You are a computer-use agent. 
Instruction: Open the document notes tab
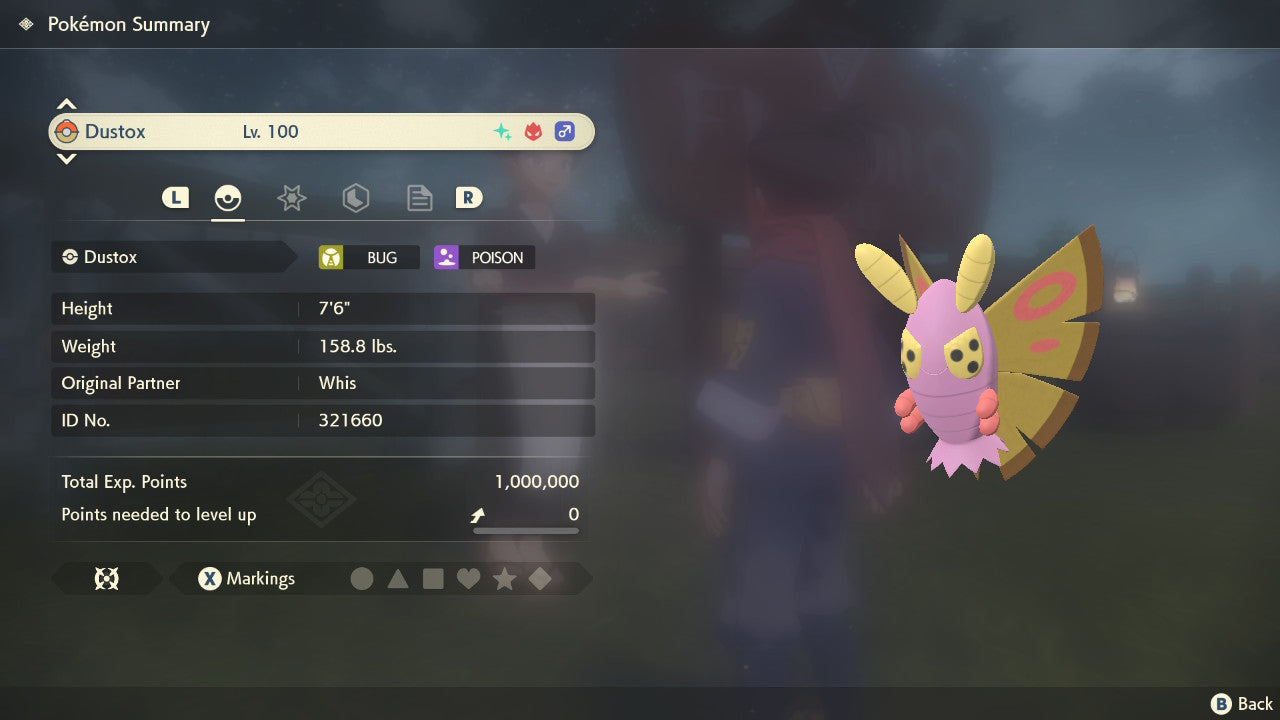419,198
